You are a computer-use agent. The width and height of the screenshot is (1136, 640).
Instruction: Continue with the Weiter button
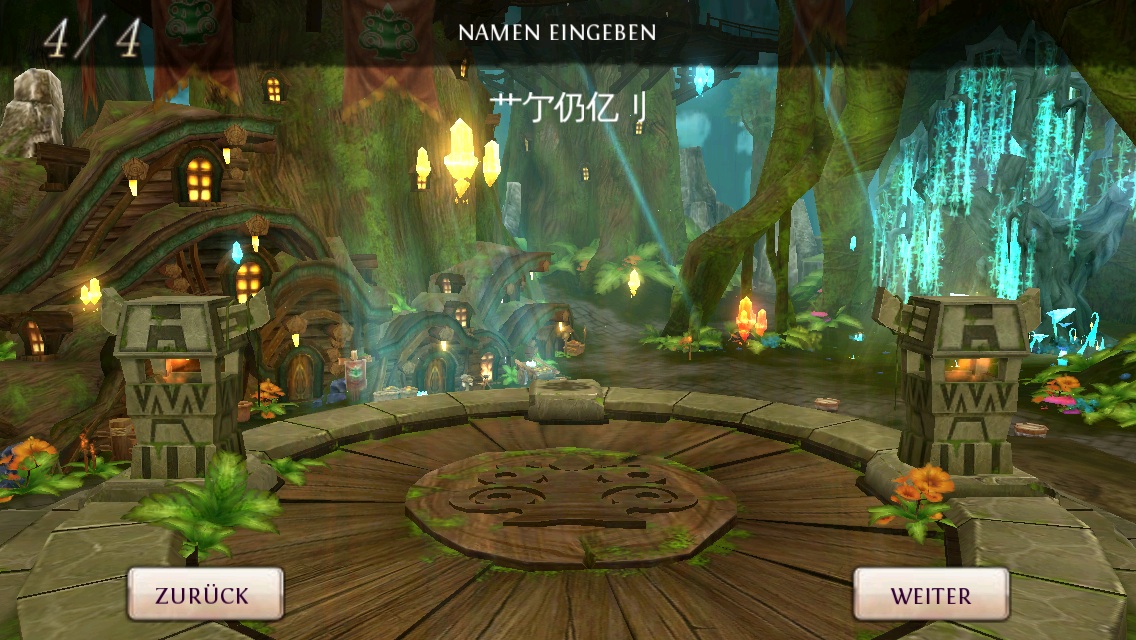pyautogui.click(x=930, y=595)
